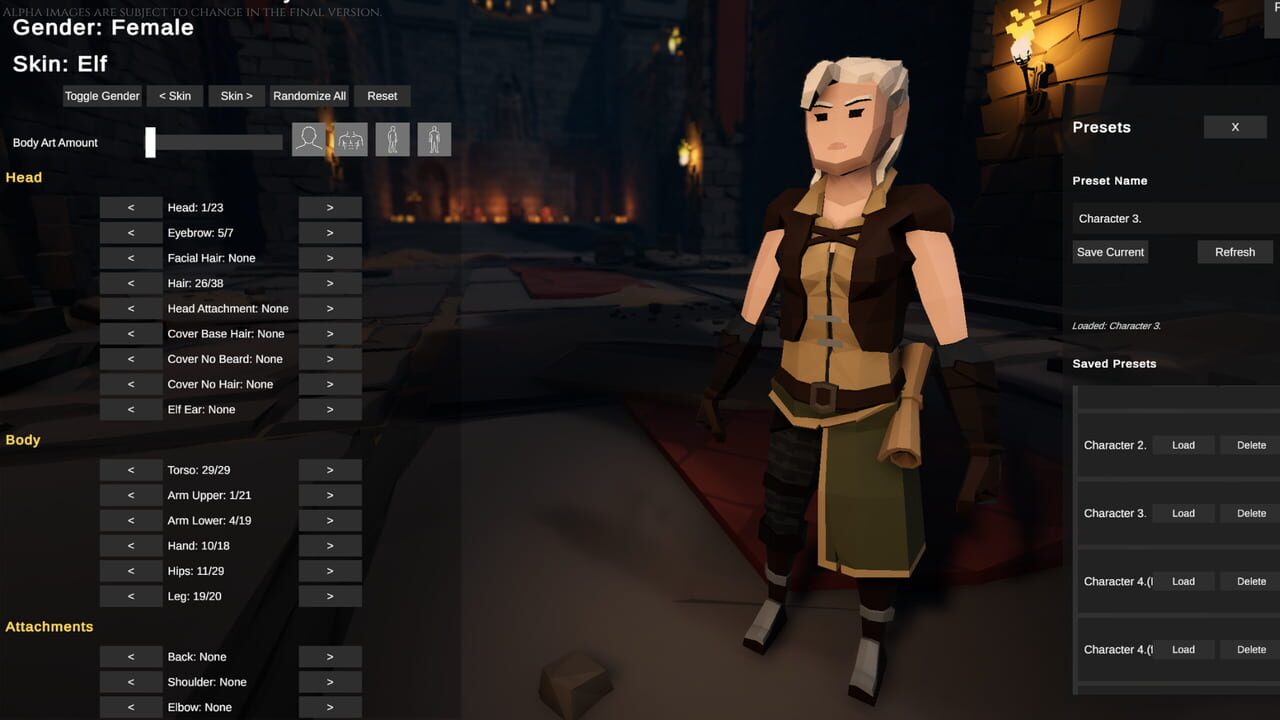Toggle the Presets panel closed with X
This screenshot has height=720, width=1280.
point(1234,127)
